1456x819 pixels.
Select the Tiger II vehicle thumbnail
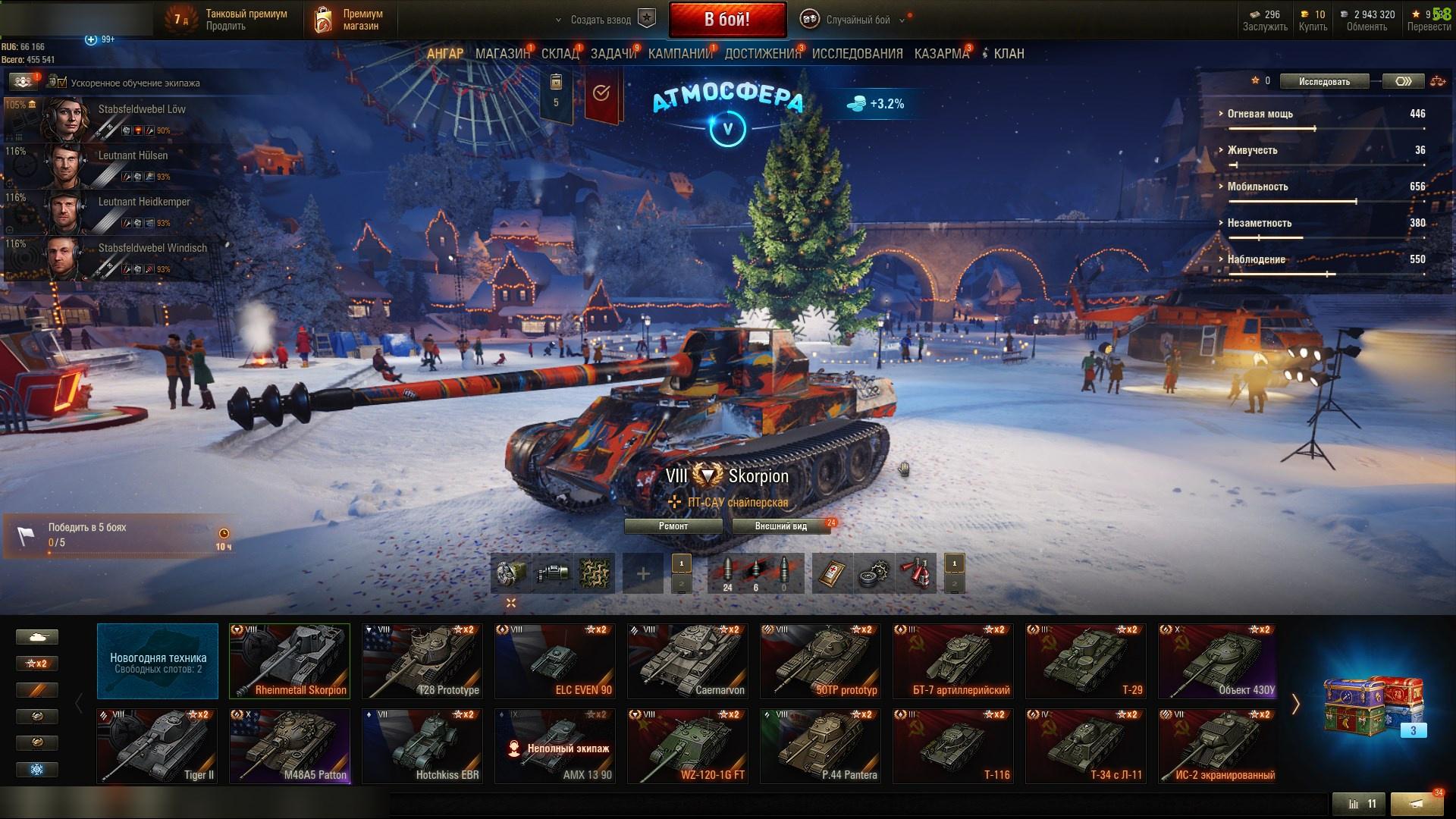(157, 745)
